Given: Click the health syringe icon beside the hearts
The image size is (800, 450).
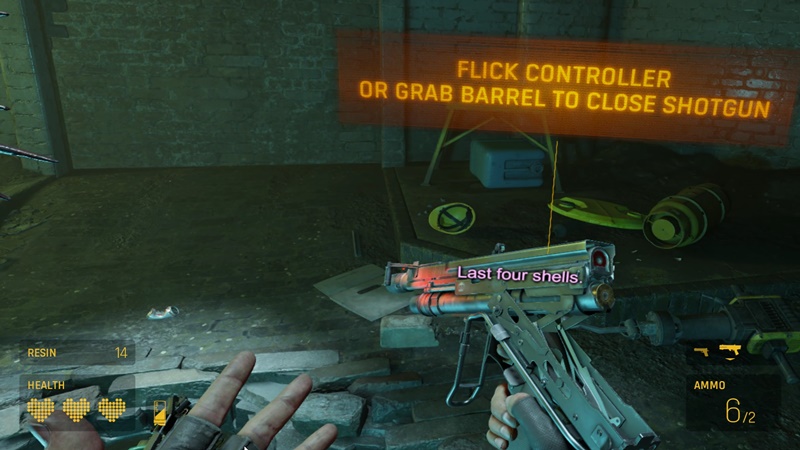Looking at the screenshot, I should [x=159, y=411].
